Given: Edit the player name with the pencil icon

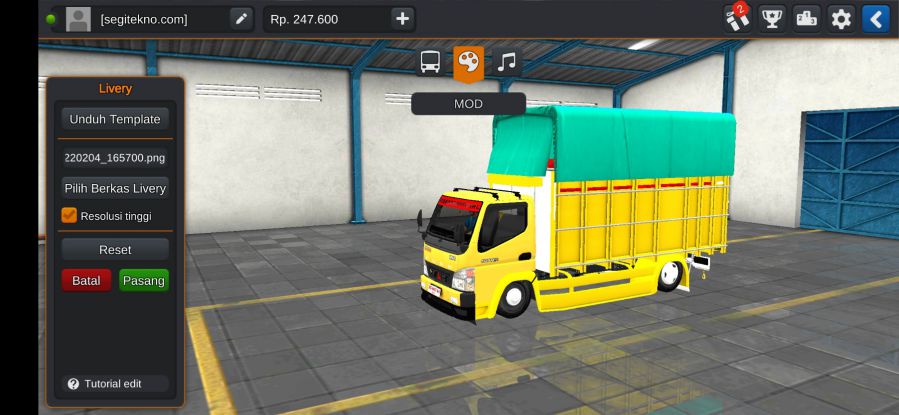Looking at the screenshot, I should coord(241,18).
